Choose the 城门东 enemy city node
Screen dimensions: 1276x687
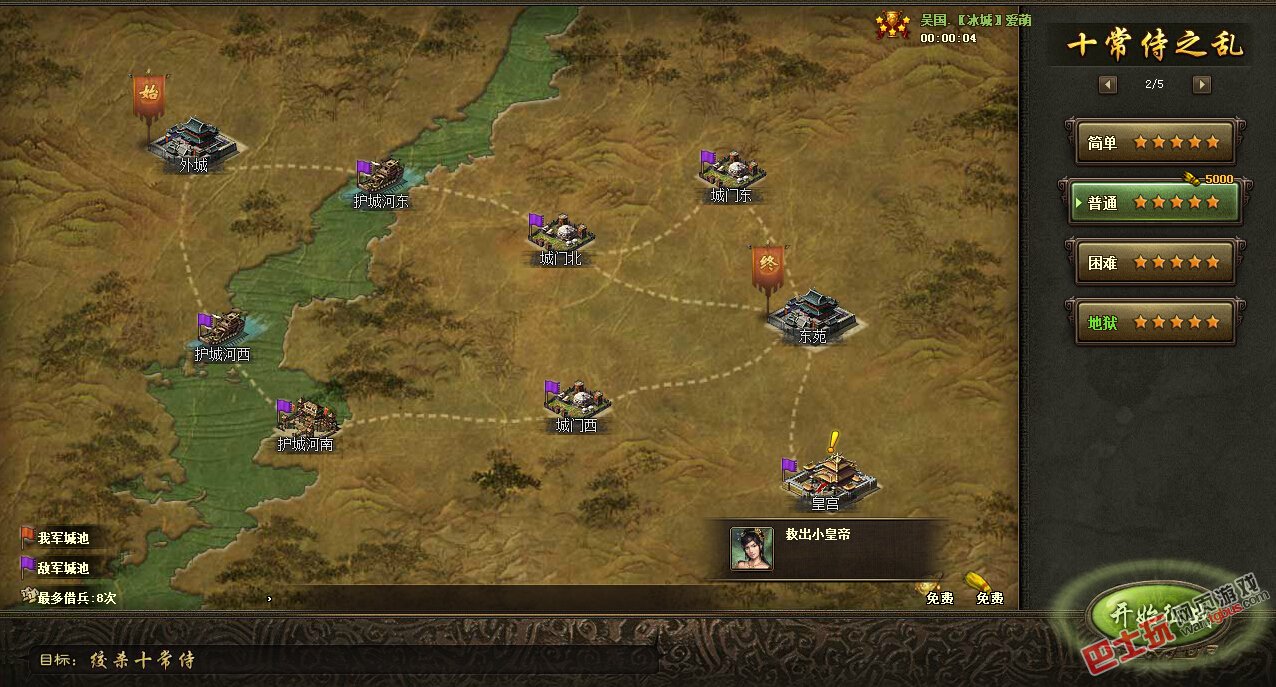(x=732, y=172)
